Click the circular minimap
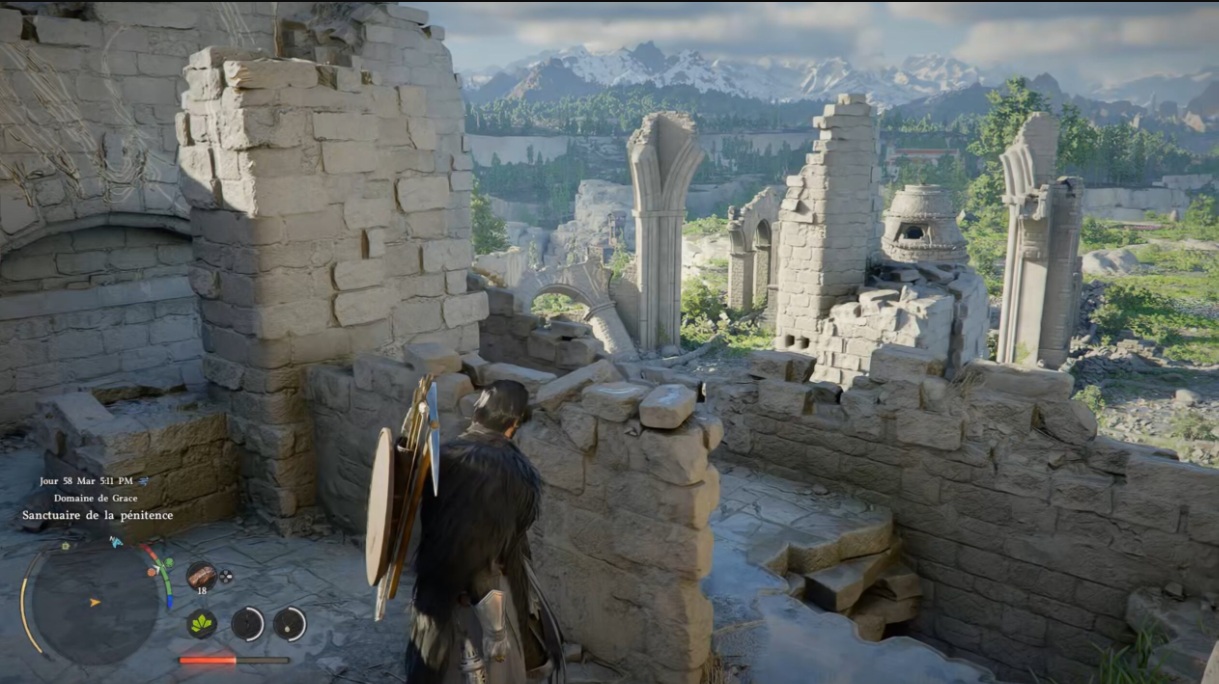The height and width of the screenshot is (684, 1219). 95,603
